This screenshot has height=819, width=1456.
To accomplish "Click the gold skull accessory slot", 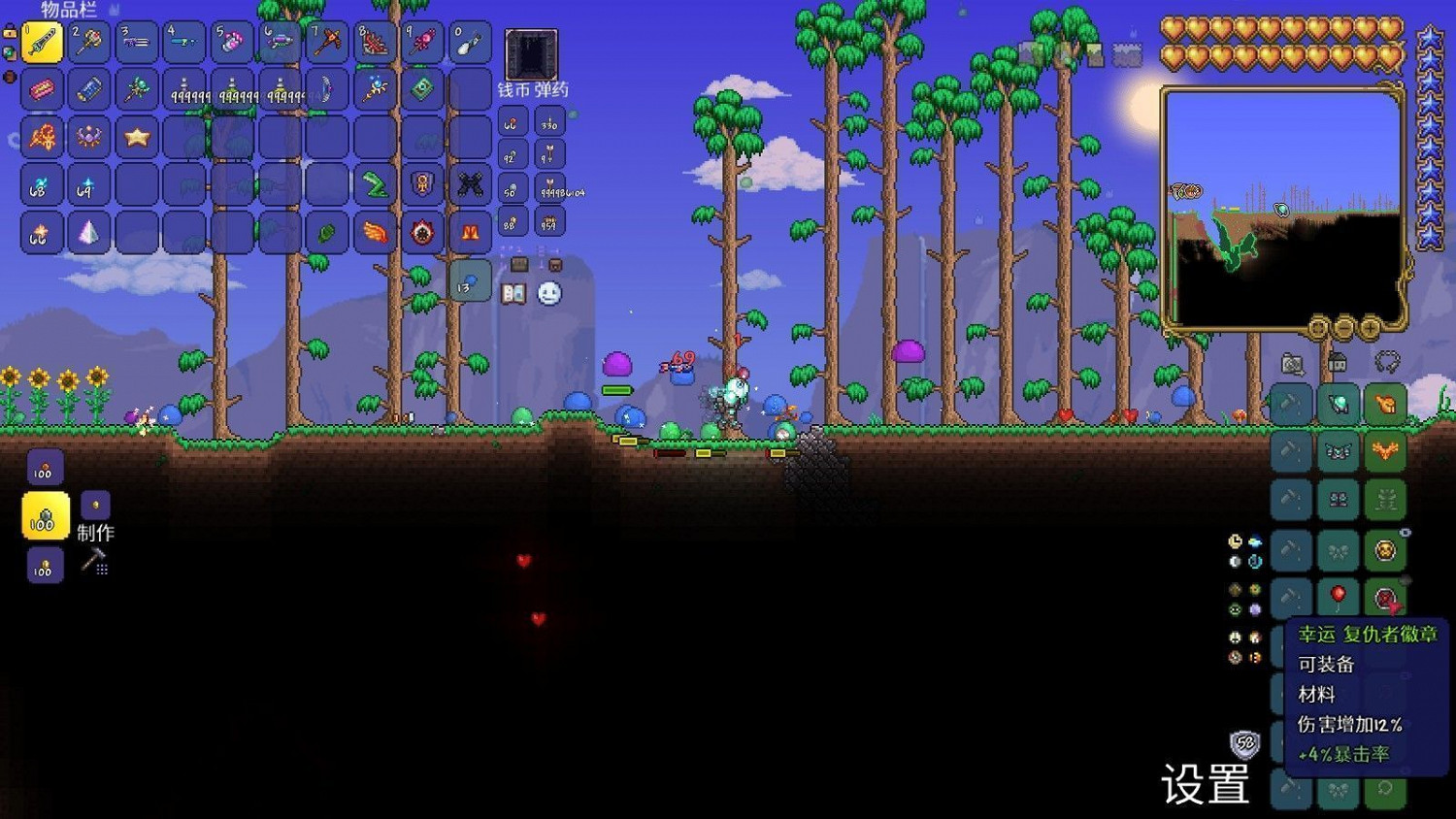I will (x=1385, y=549).
